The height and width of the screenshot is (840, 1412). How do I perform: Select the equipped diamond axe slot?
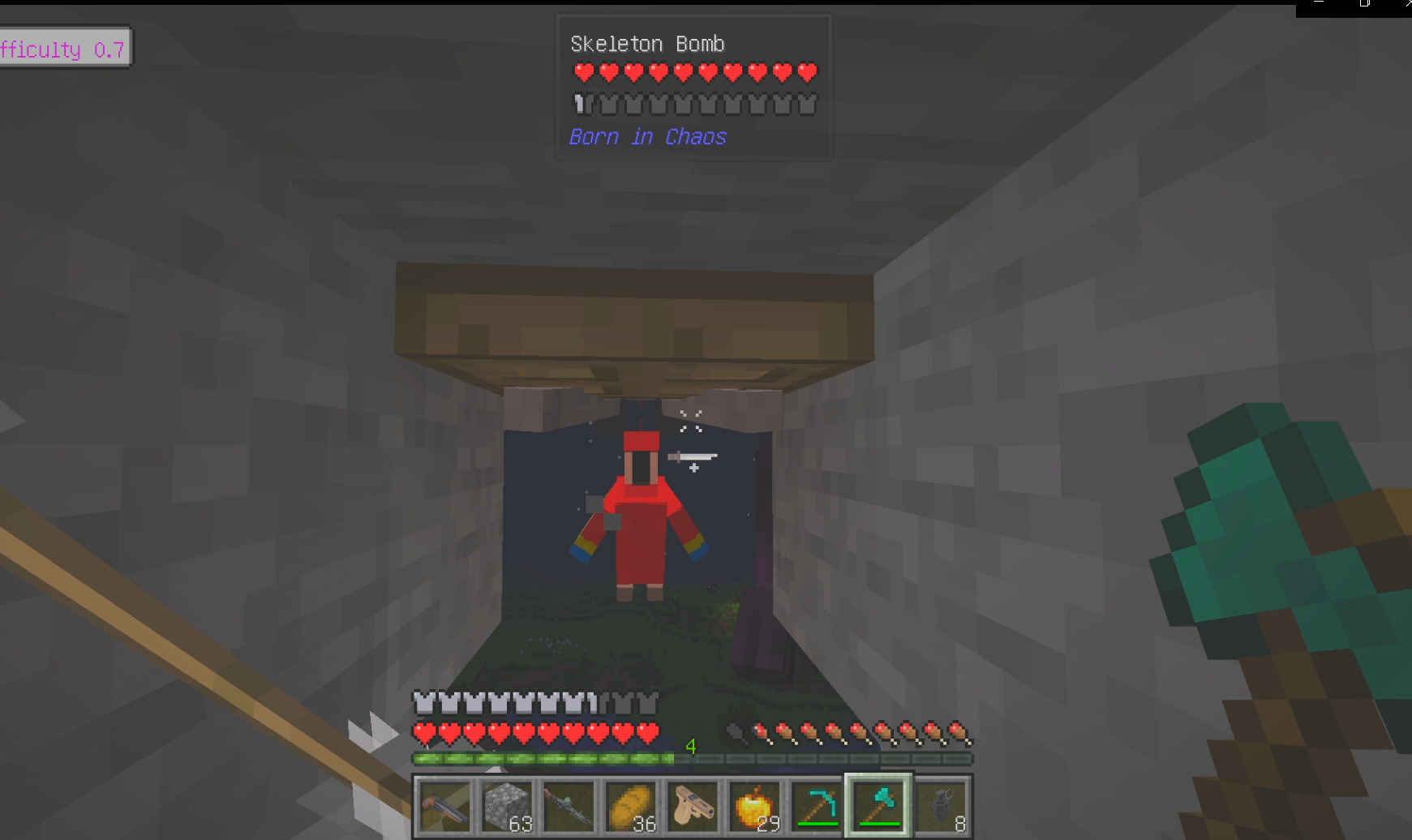point(878,807)
